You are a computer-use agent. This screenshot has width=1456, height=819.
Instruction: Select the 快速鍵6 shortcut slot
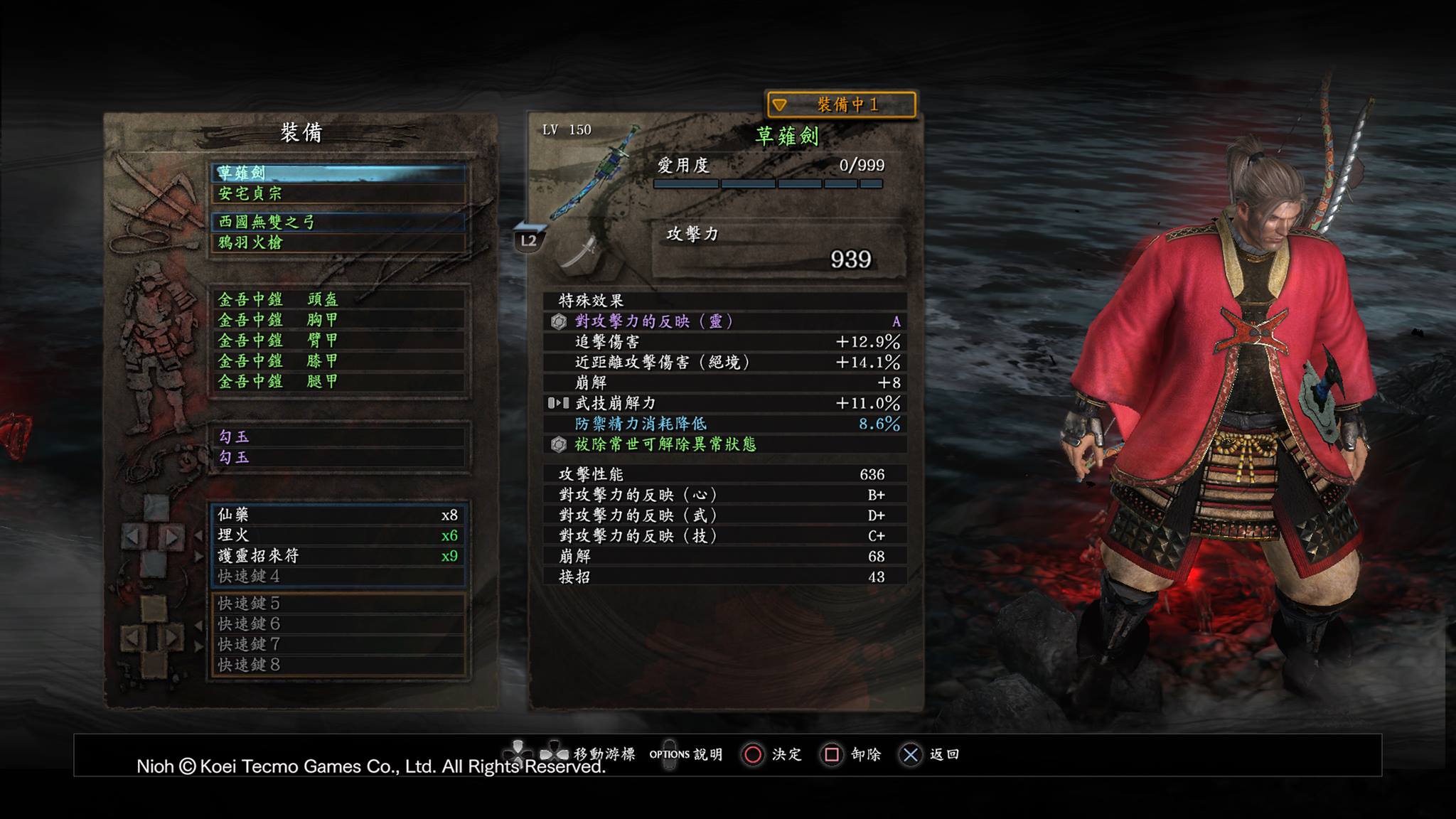(338, 624)
